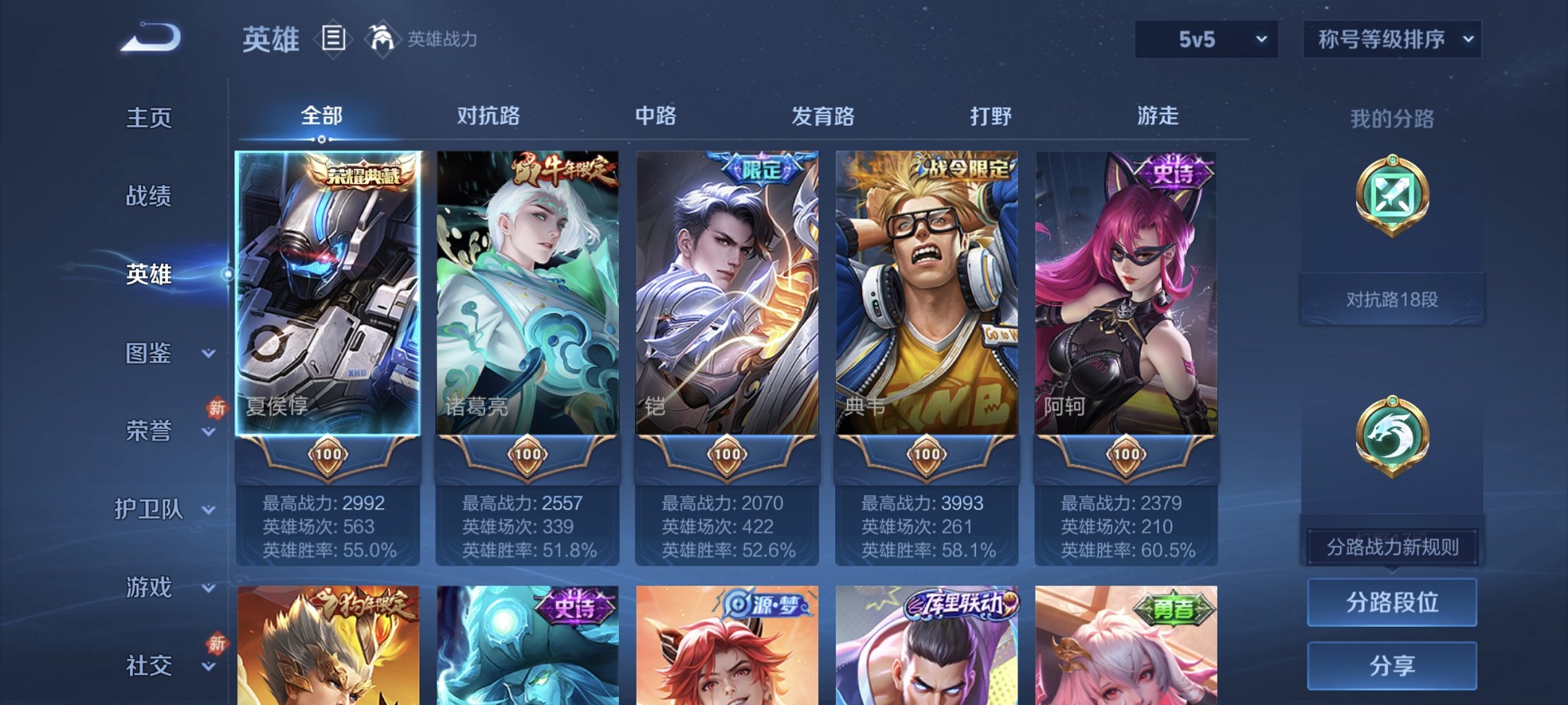Expand the 图鉴 sidebar section
The image size is (1568, 705).
click(155, 355)
